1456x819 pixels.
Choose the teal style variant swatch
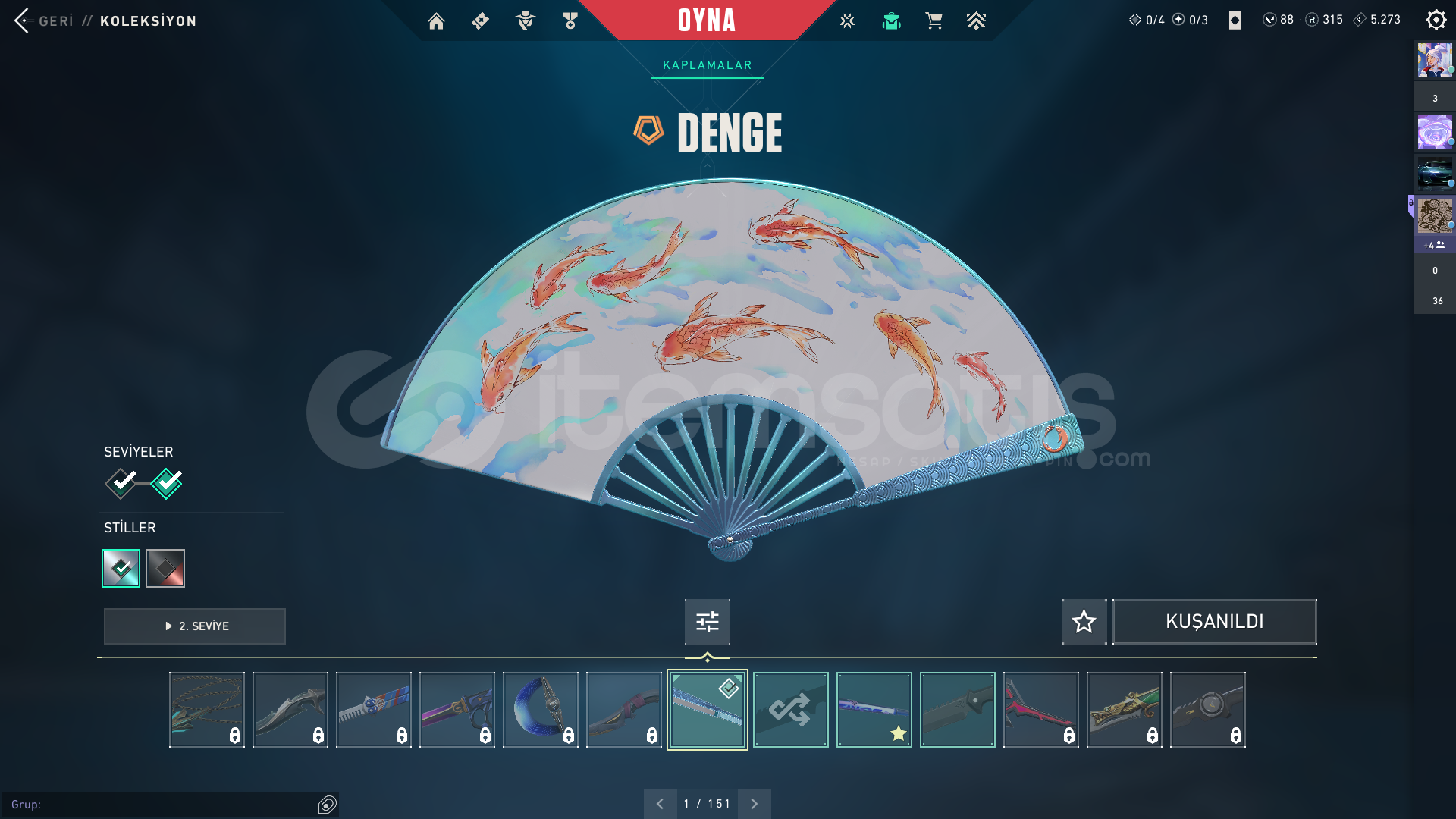tap(121, 568)
